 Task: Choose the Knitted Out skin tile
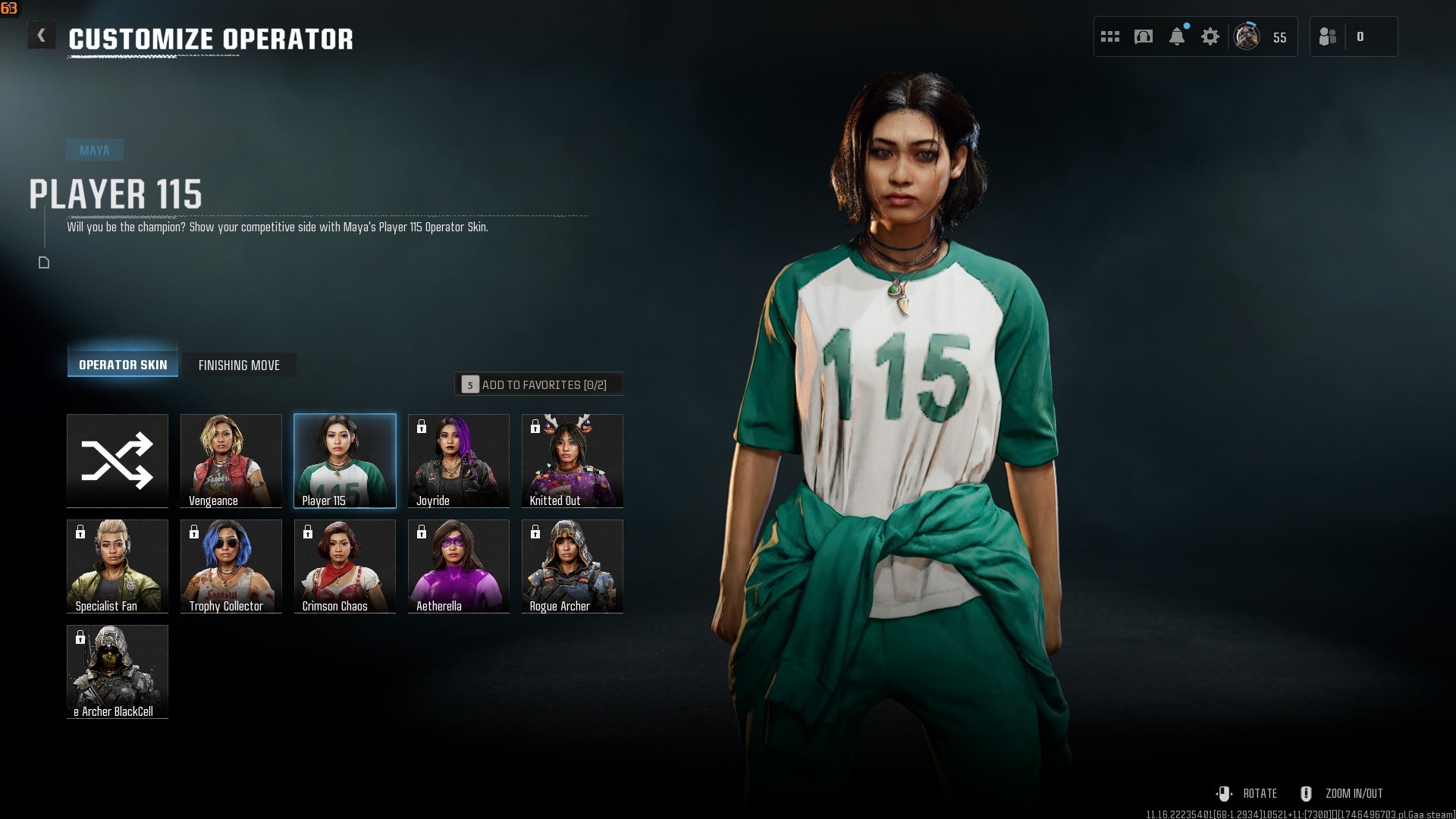pyautogui.click(x=573, y=460)
